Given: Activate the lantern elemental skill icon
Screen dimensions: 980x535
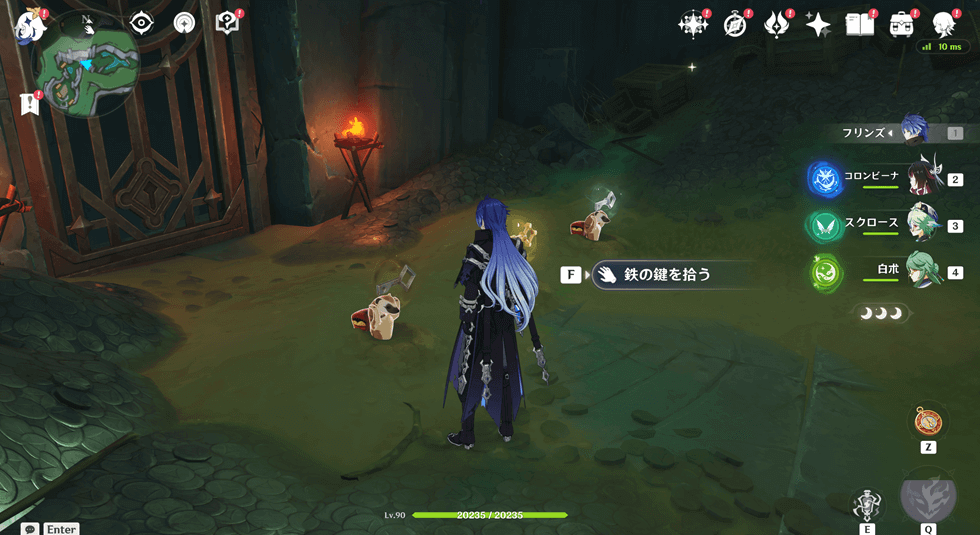Looking at the screenshot, I should 866,504.
